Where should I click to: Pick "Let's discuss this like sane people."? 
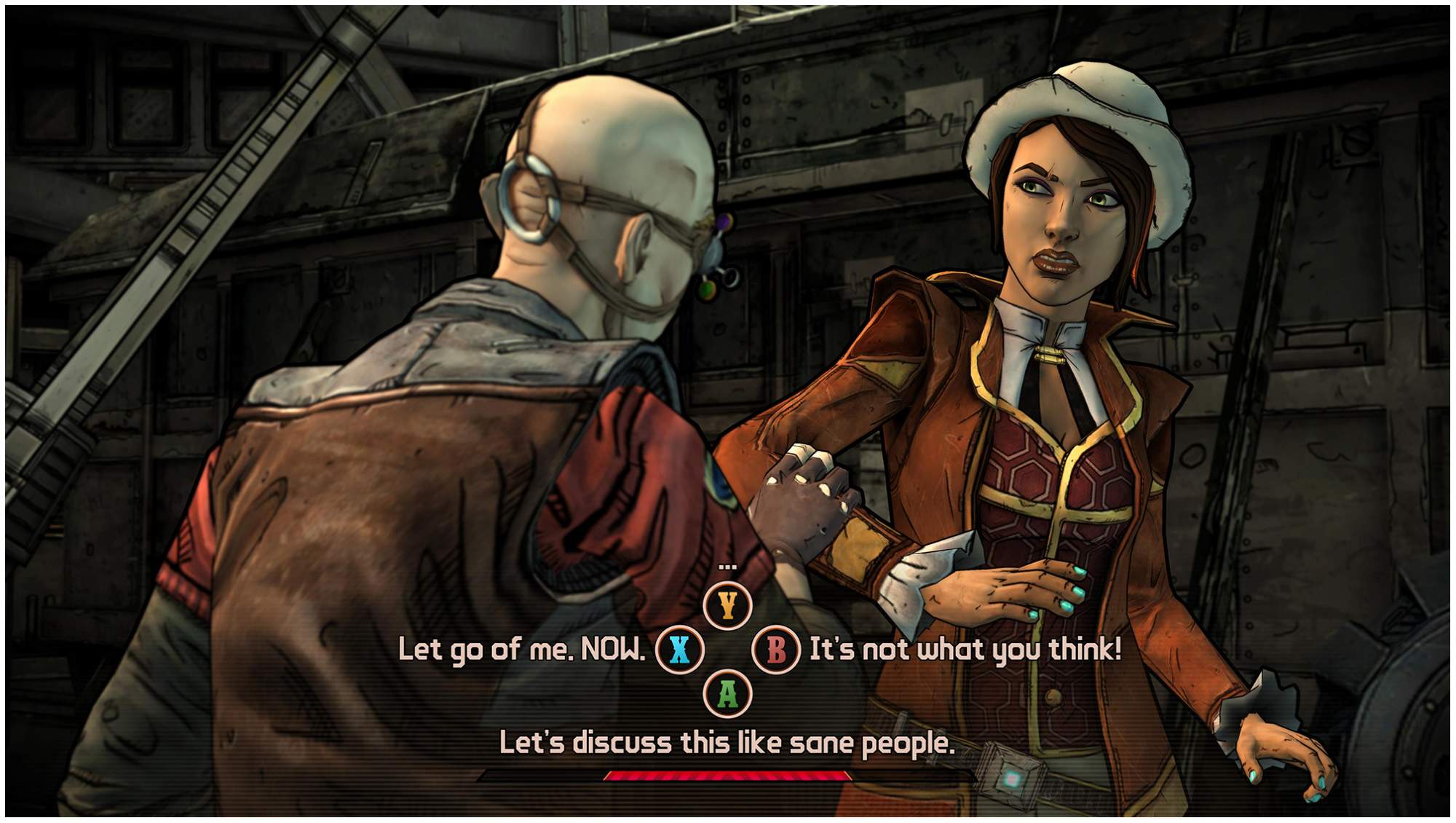pos(727,743)
